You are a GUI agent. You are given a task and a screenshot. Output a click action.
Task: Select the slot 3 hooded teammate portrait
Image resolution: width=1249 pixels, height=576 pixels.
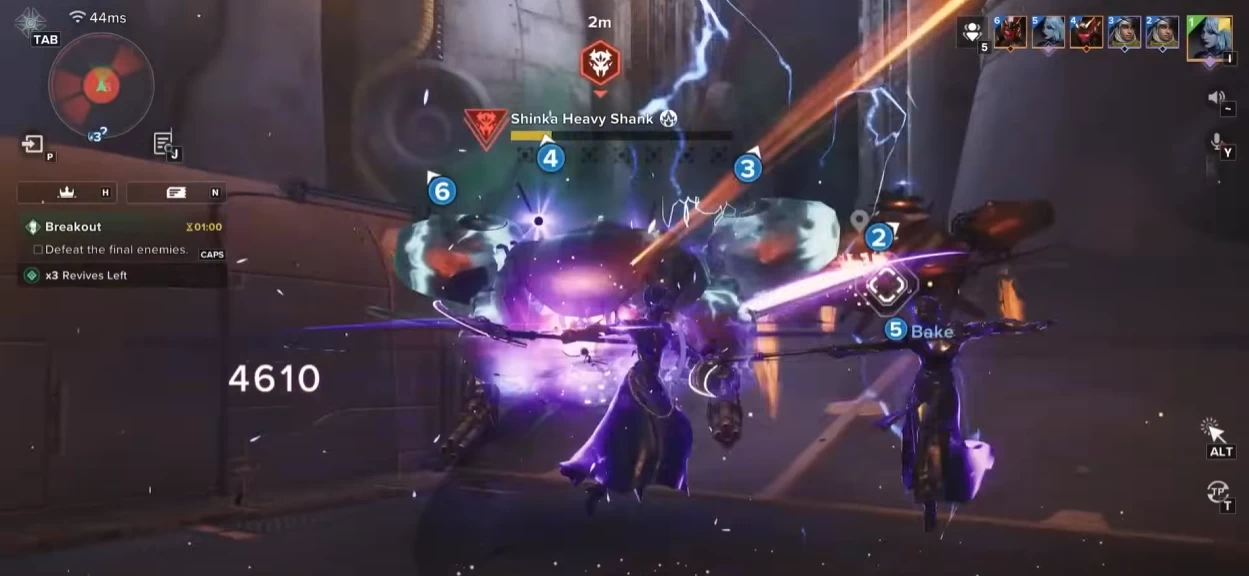tap(1124, 33)
